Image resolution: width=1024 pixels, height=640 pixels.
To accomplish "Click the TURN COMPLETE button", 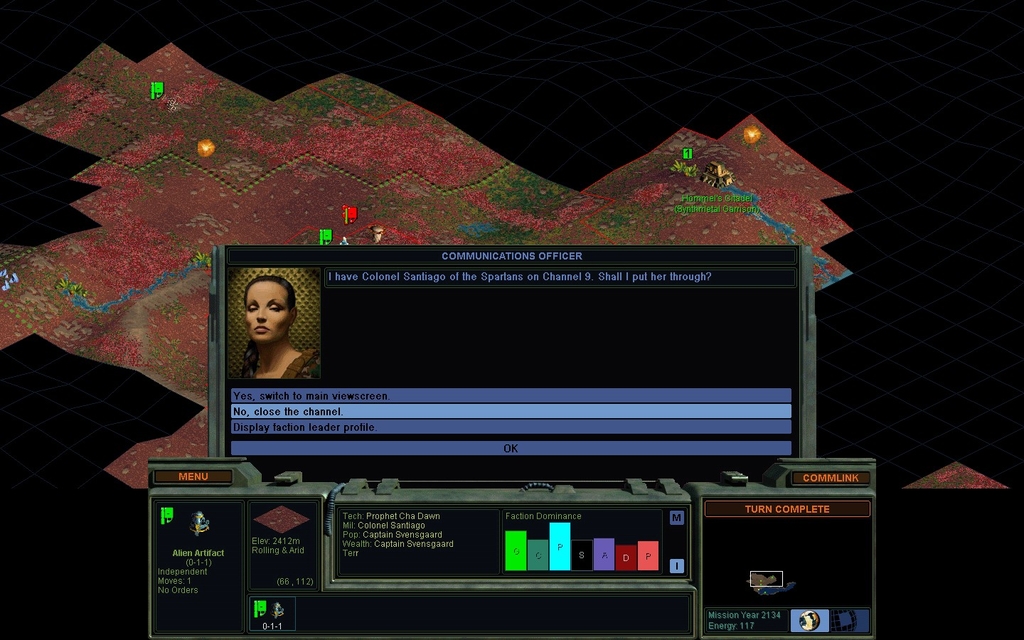I will pyautogui.click(x=786, y=509).
